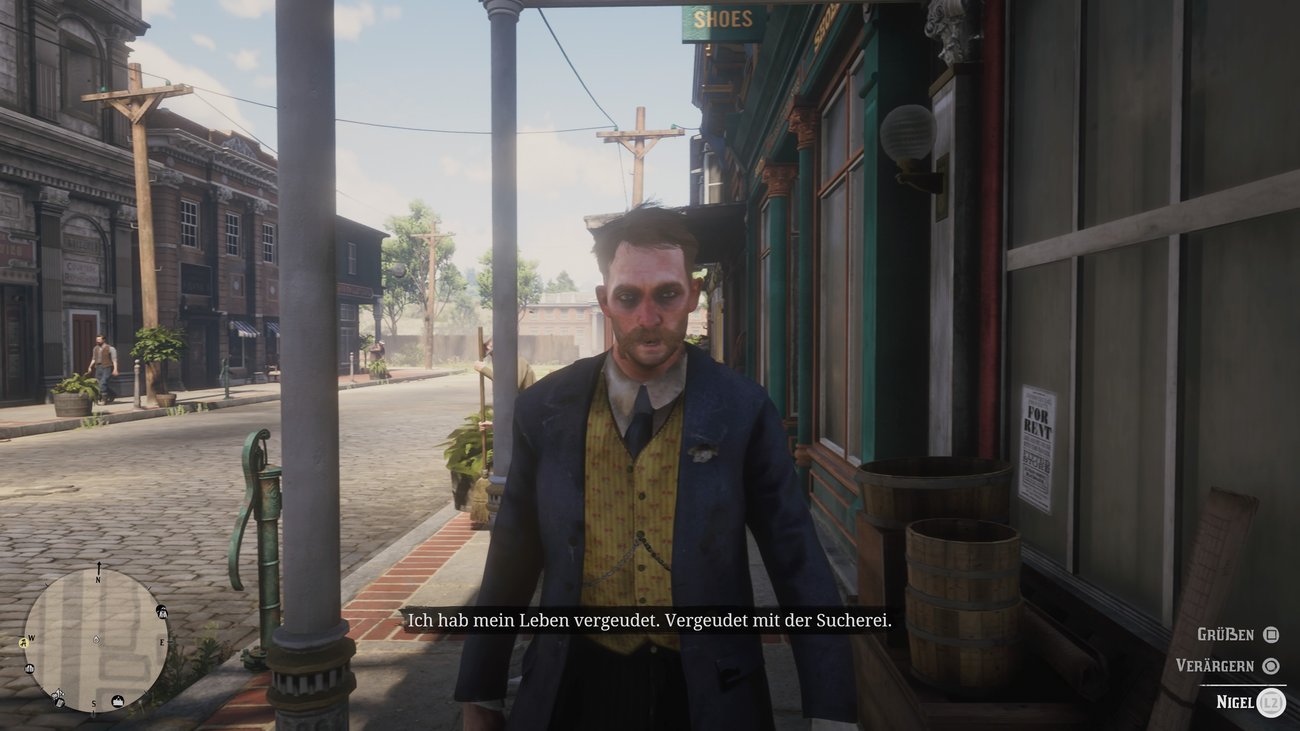Select the Grüßen interaction option
Image resolution: width=1300 pixels, height=731 pixels.
click(x=1227, y=634)
